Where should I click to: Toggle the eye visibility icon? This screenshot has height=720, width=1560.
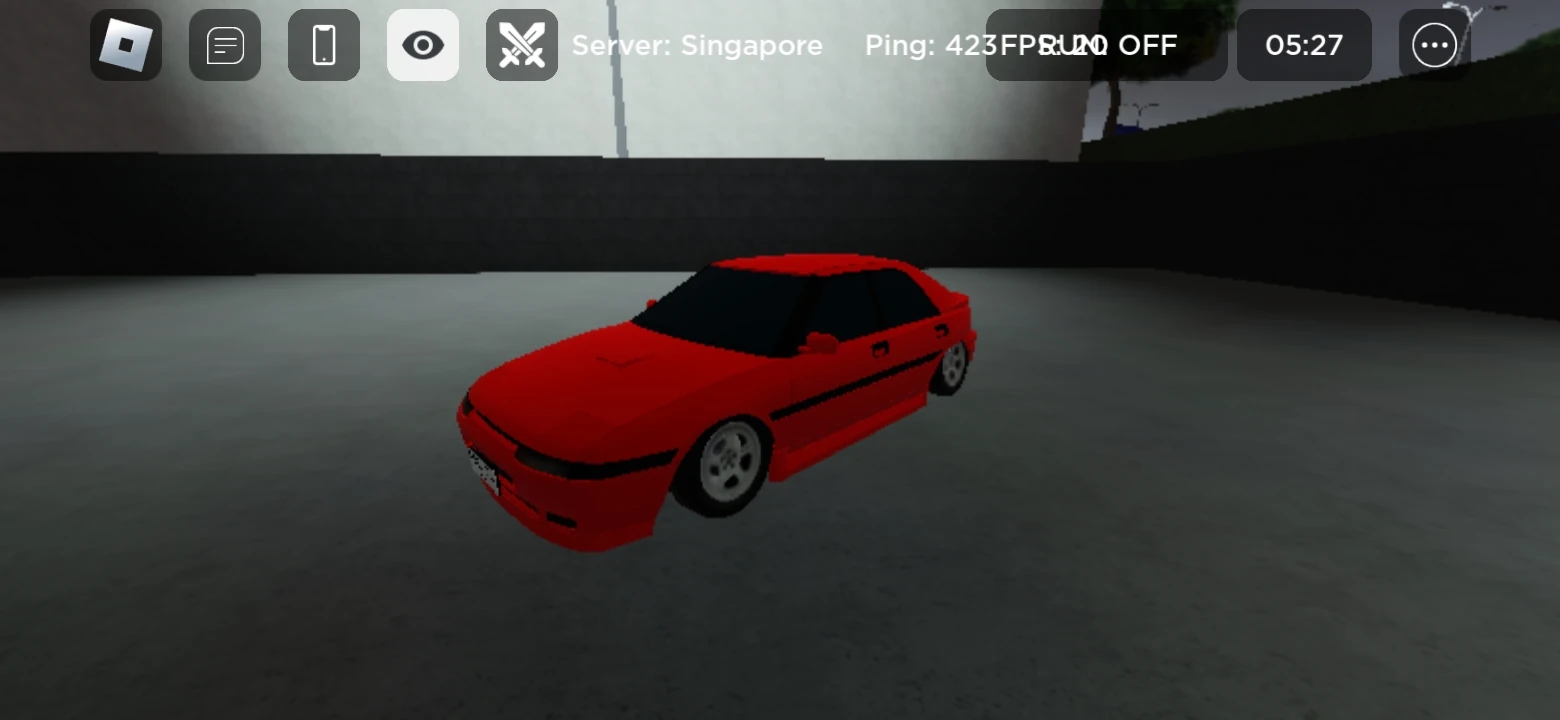[422, 45]
